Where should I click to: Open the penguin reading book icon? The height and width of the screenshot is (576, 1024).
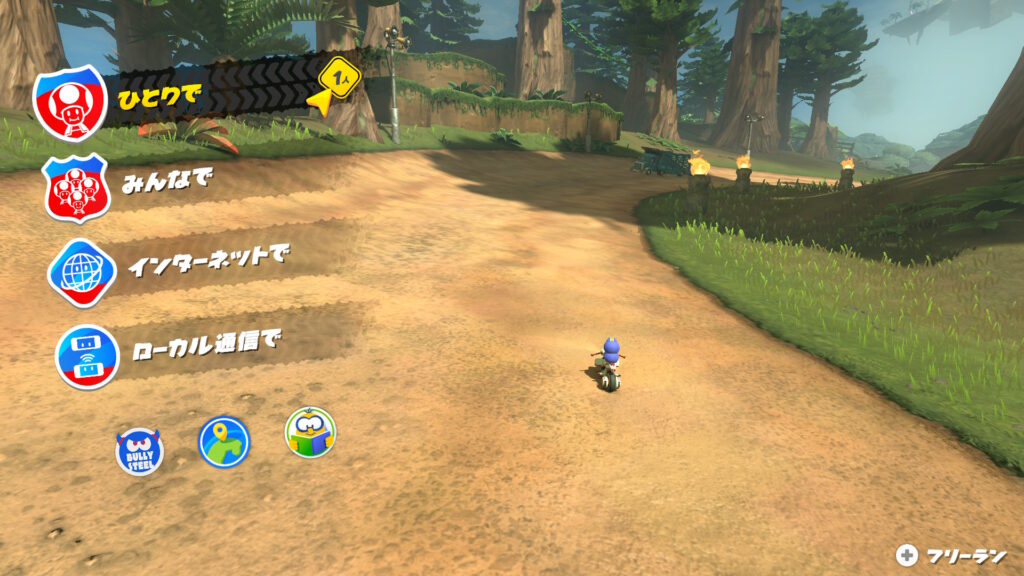click(310, 432)
